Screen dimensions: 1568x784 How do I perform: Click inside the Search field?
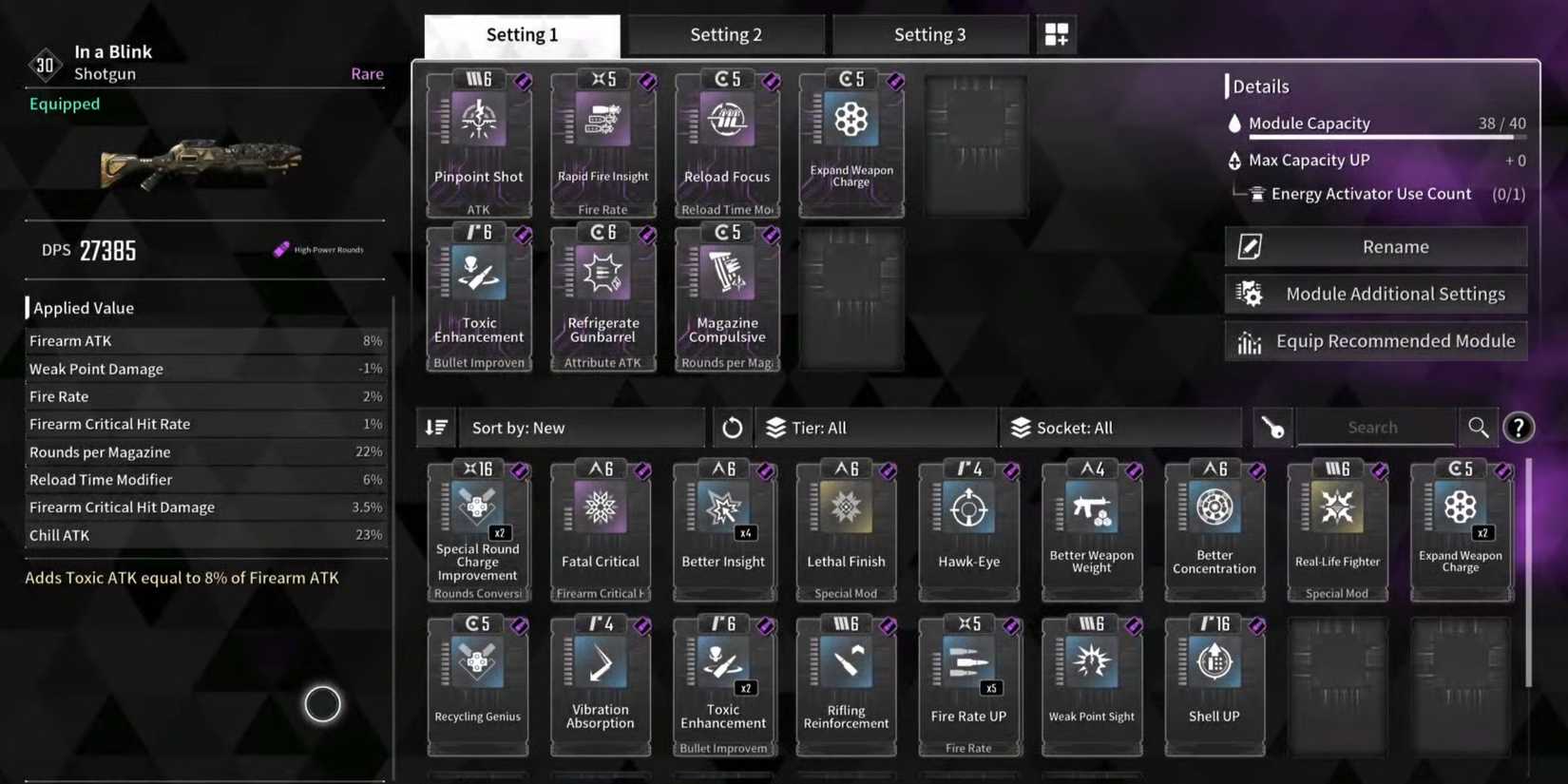click(1375, 427)
